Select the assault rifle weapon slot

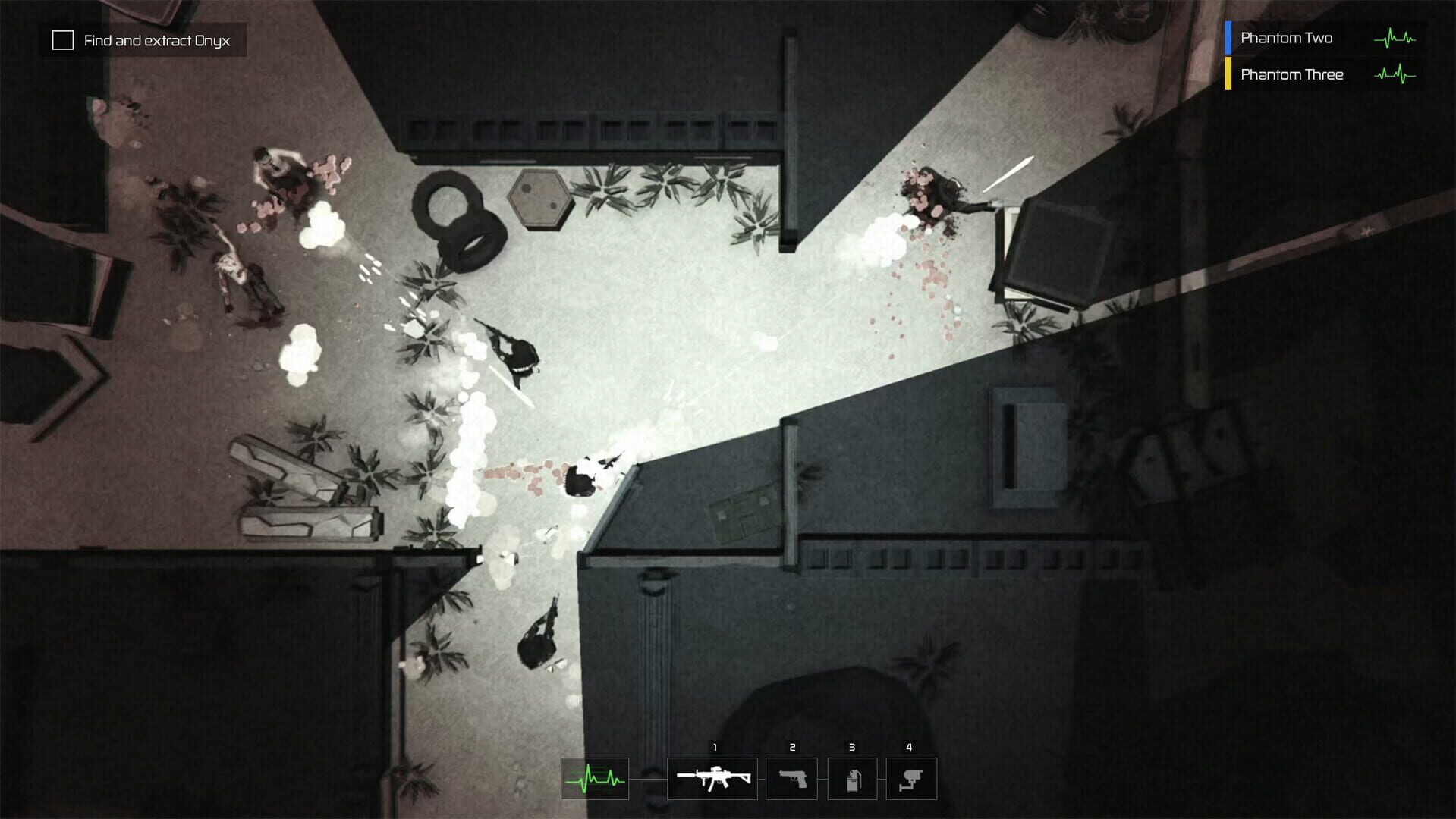click(712, 778)
